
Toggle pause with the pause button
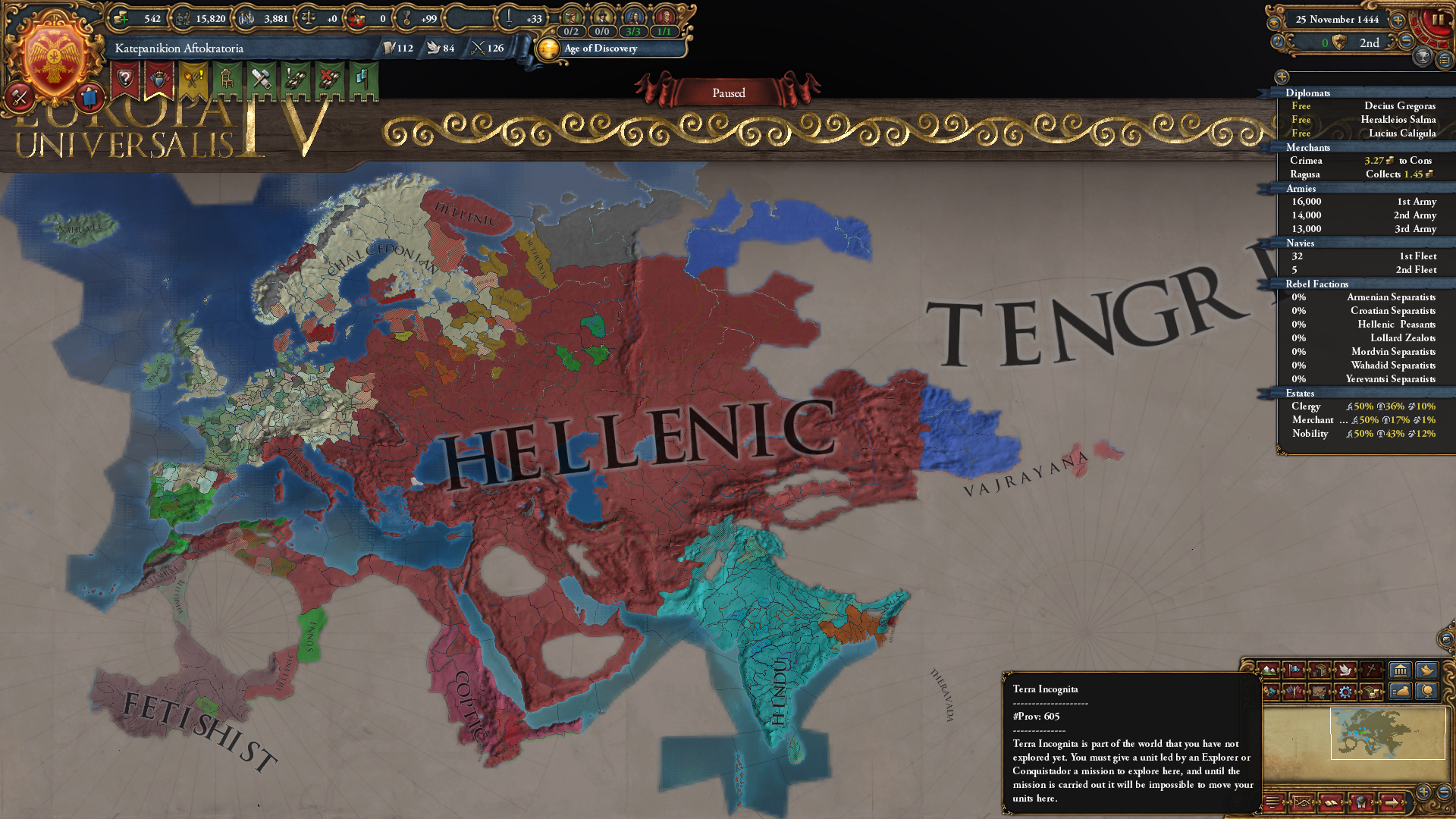[x=1439, y=19]
